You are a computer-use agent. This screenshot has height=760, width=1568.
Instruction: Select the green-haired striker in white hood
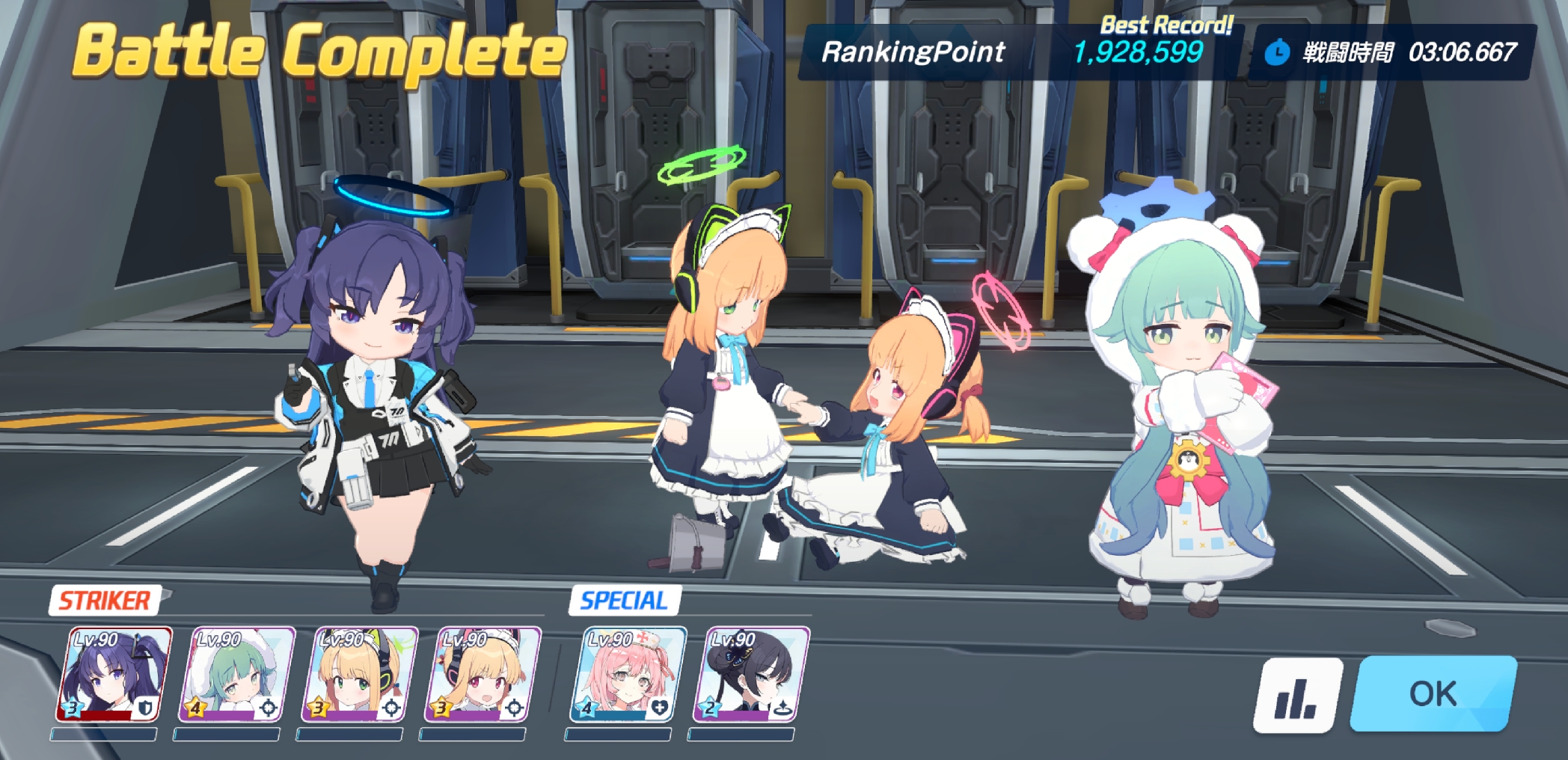[236, 675]
